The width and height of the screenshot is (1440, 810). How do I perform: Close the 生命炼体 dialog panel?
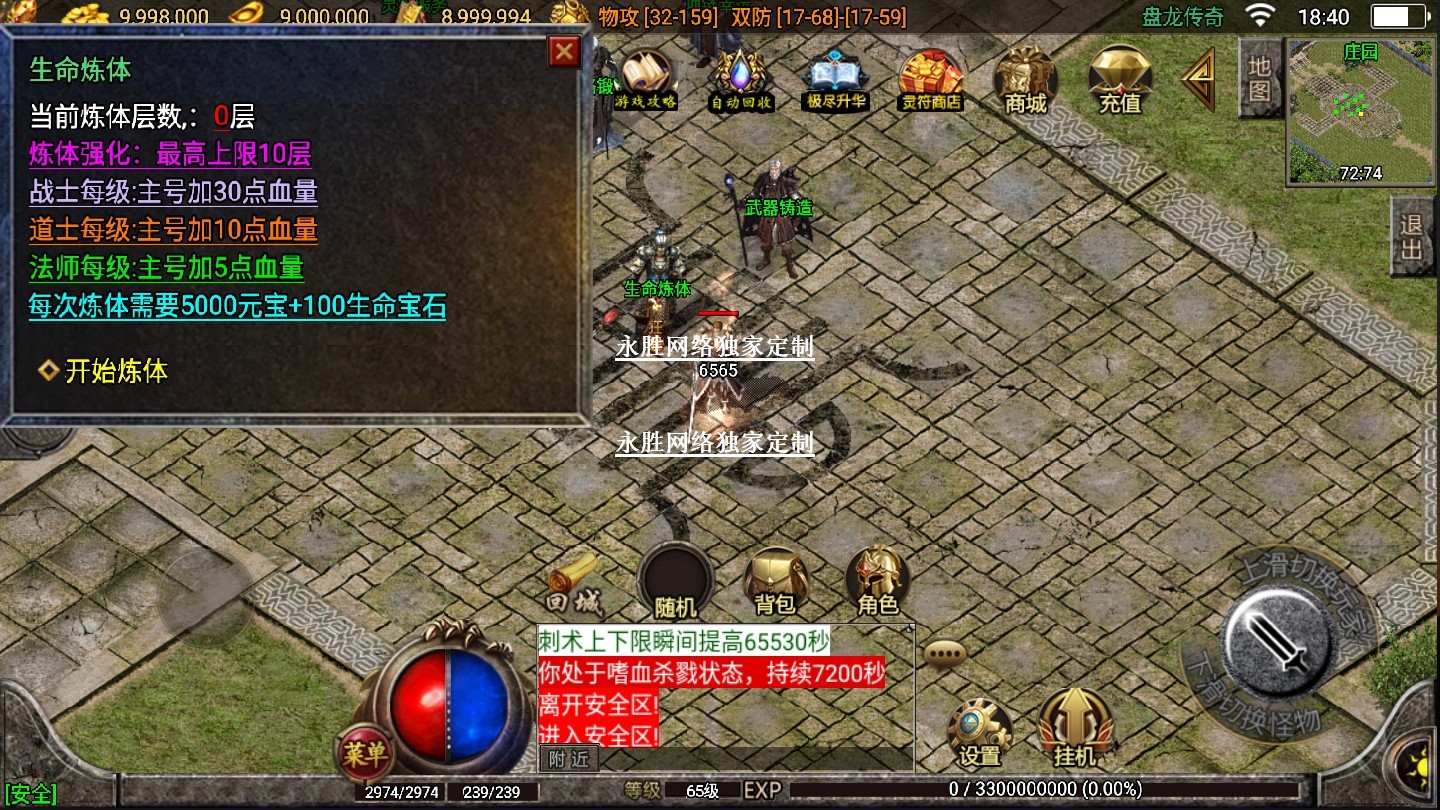click(x=565, y=51)
